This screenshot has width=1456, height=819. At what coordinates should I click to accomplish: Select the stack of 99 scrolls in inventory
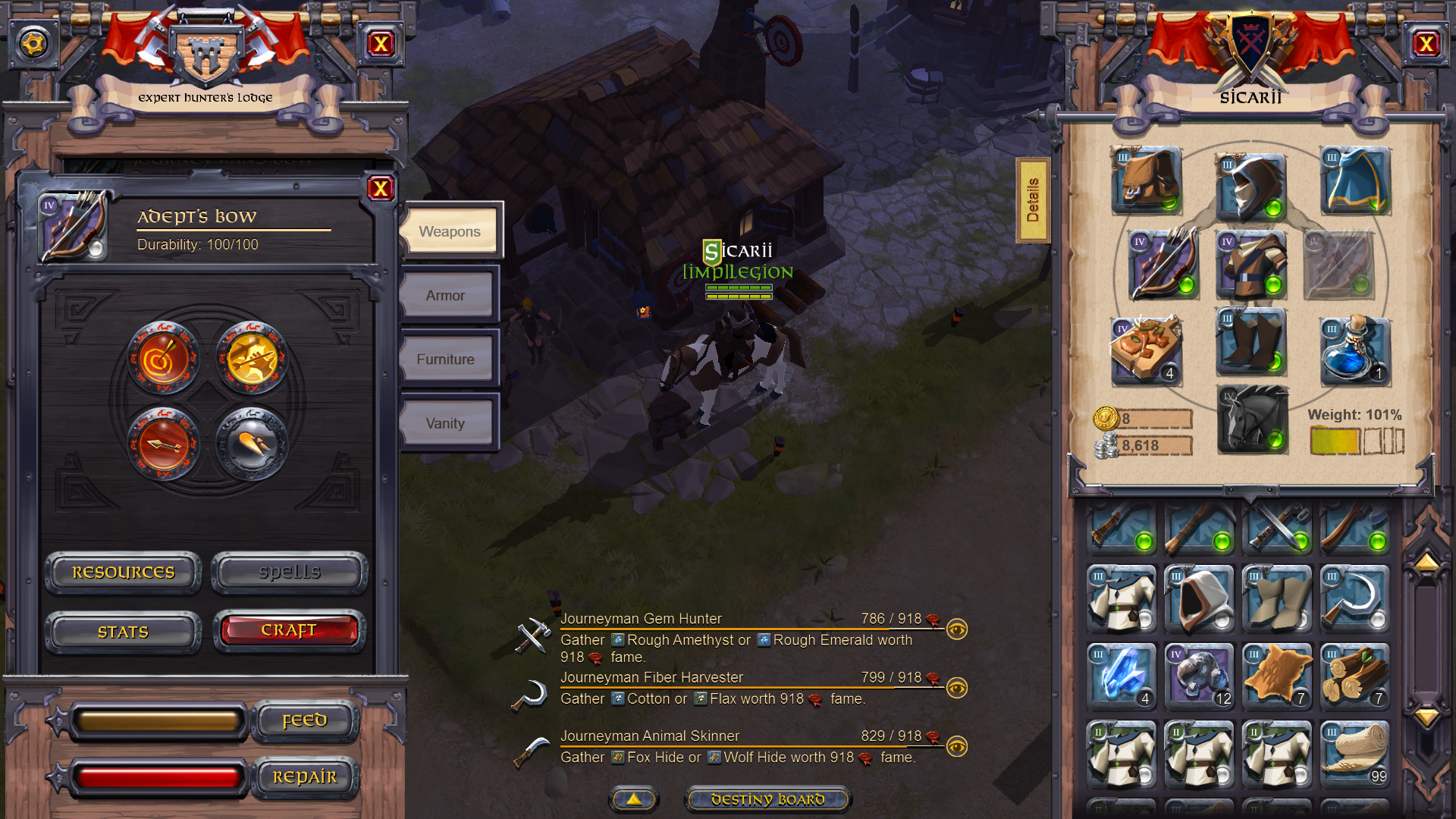(x=1355, y=753)
